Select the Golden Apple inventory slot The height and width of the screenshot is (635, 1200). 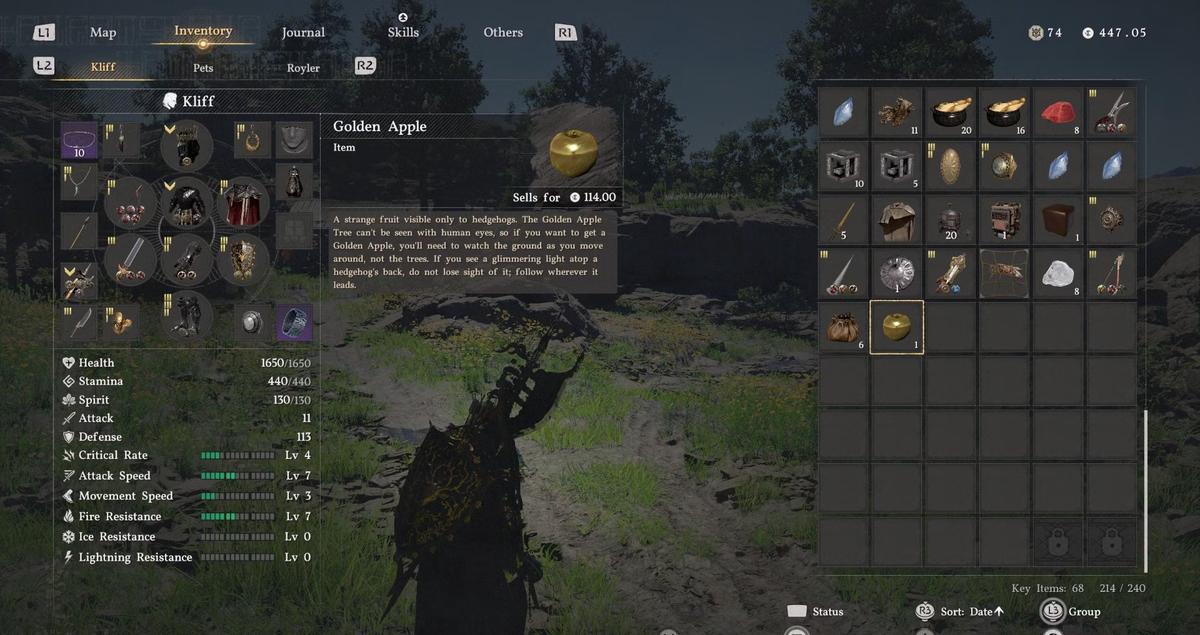click(897, 327)
